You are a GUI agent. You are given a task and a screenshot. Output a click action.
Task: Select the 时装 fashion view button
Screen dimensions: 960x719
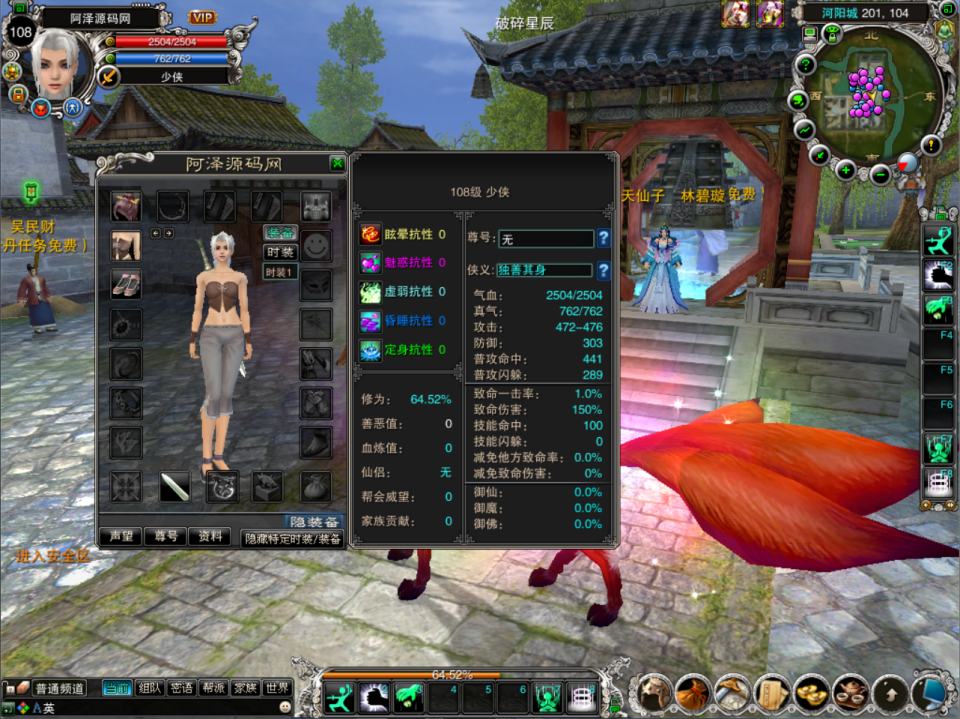coord(281,252)
